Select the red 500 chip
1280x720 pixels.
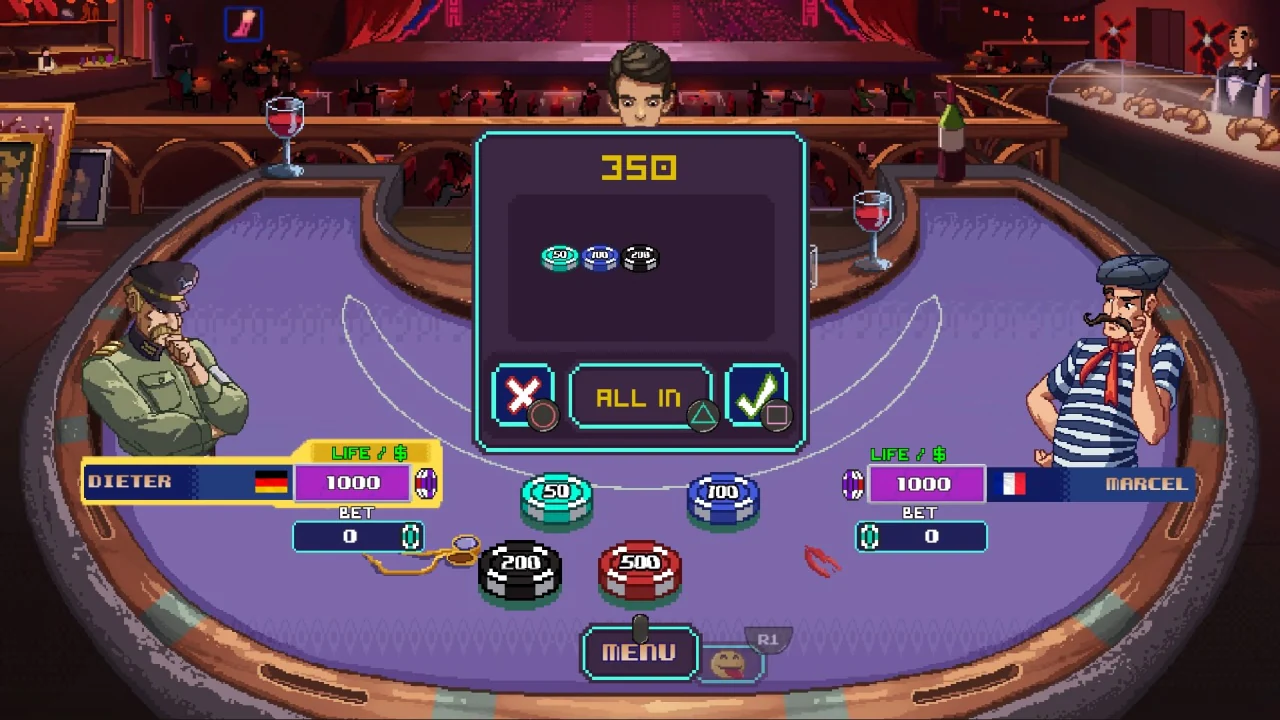[641, 571]
